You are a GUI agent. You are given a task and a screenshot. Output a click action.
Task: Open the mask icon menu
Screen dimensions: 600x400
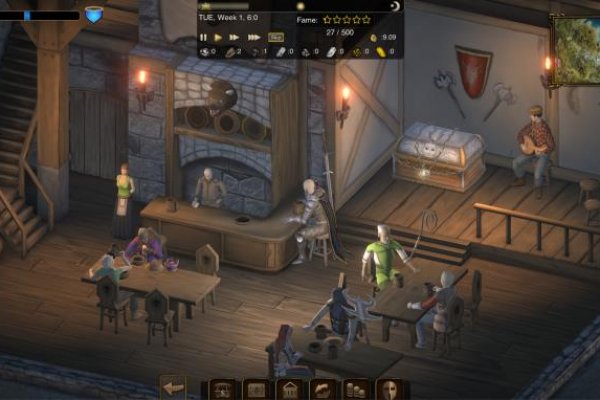click(x=389, y=389)
